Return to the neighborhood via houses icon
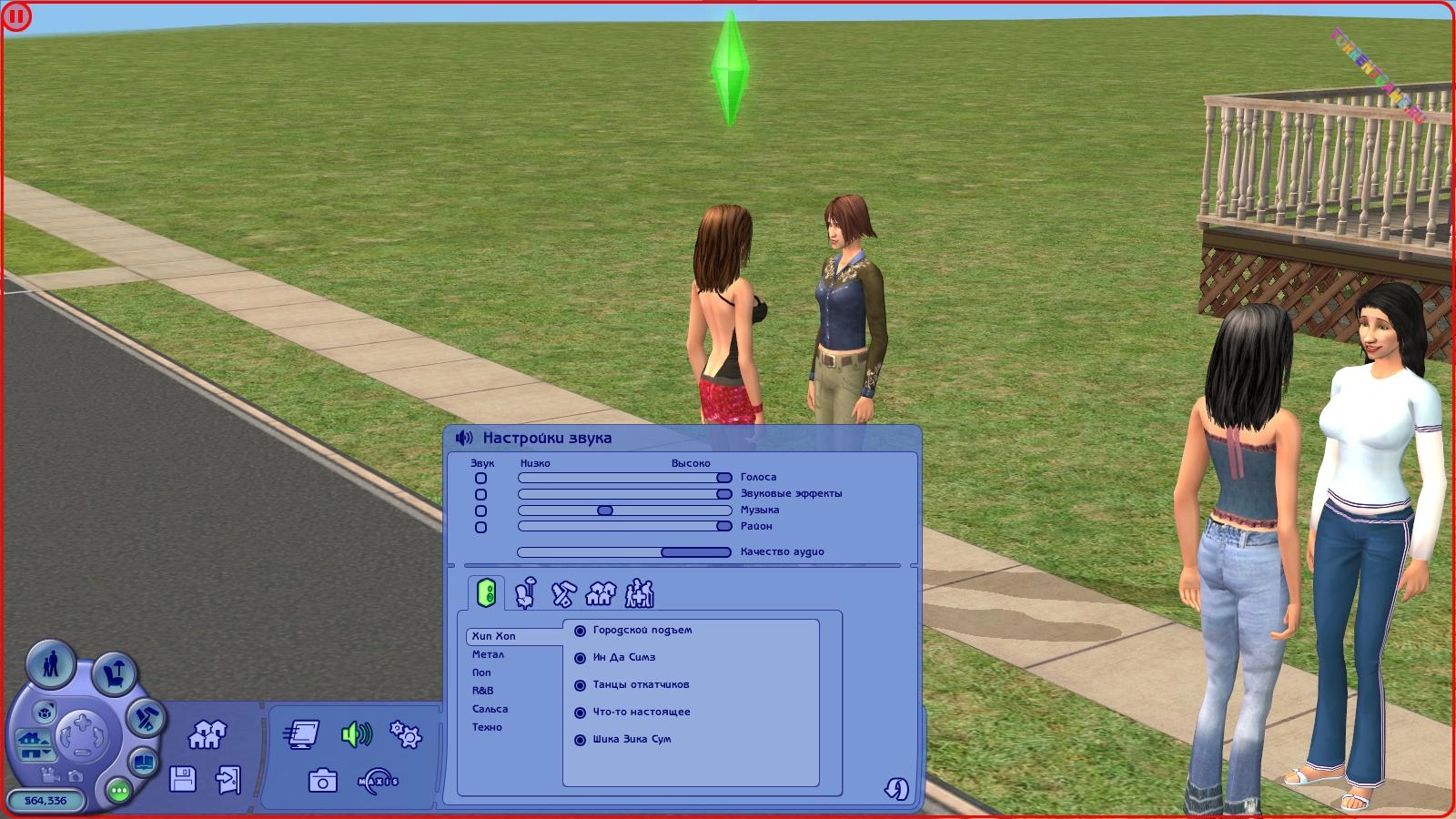Image resolution: width=1456 pixels, height=819 pixels. 207,733
